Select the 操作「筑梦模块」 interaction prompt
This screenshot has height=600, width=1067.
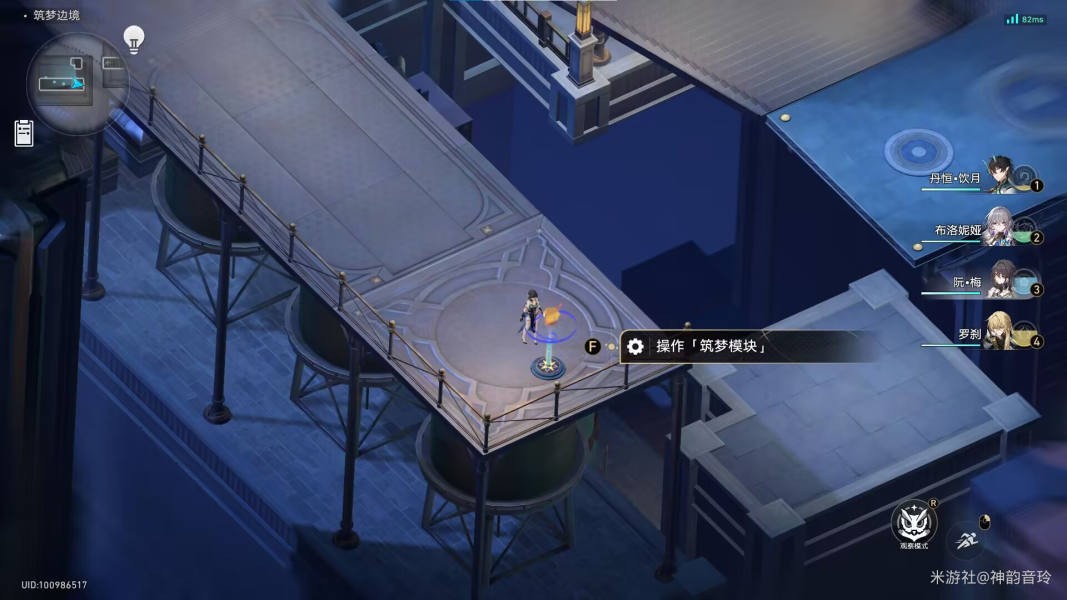711,347
